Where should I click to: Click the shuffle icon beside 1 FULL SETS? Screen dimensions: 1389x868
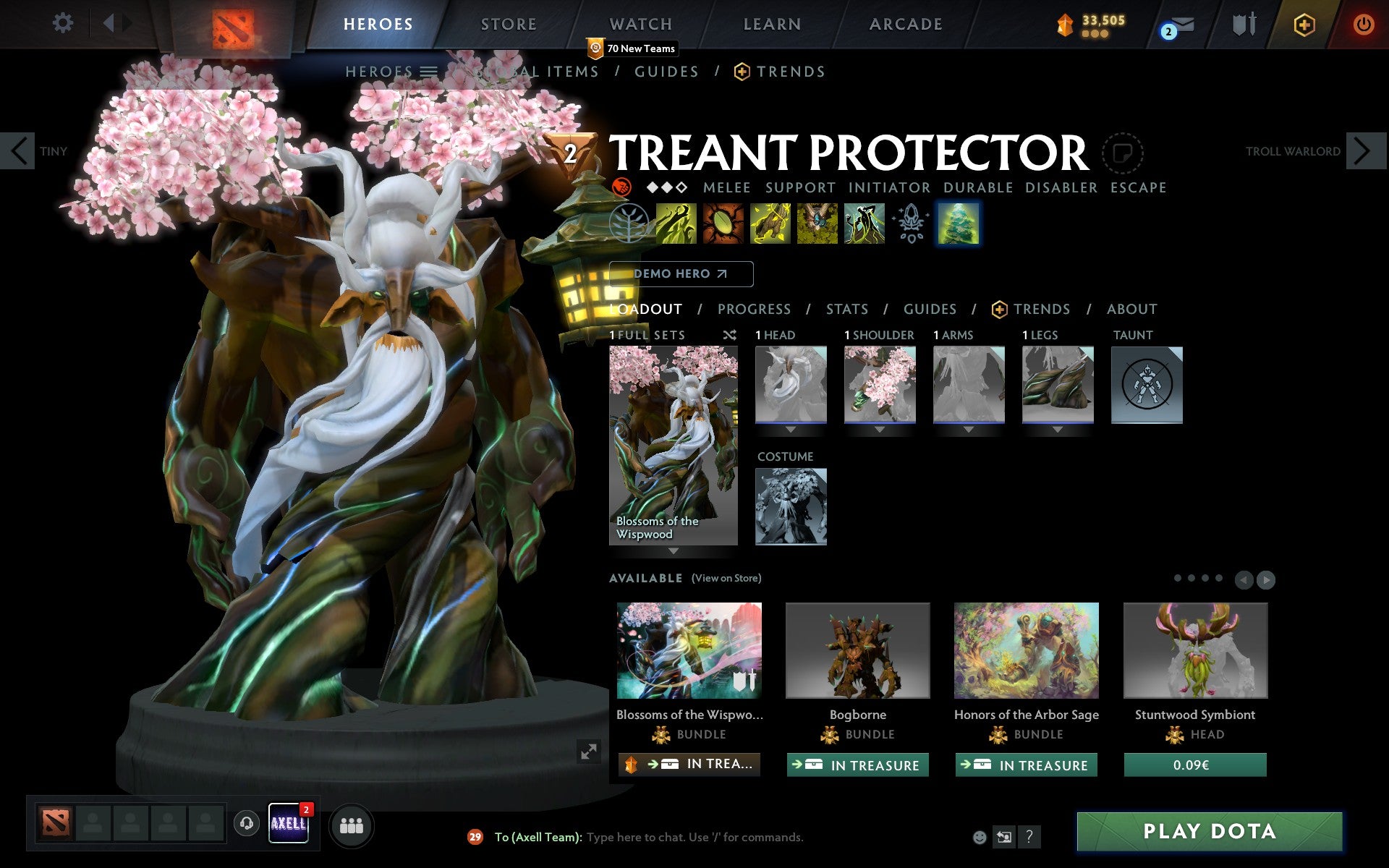click(x=730, y=335)
